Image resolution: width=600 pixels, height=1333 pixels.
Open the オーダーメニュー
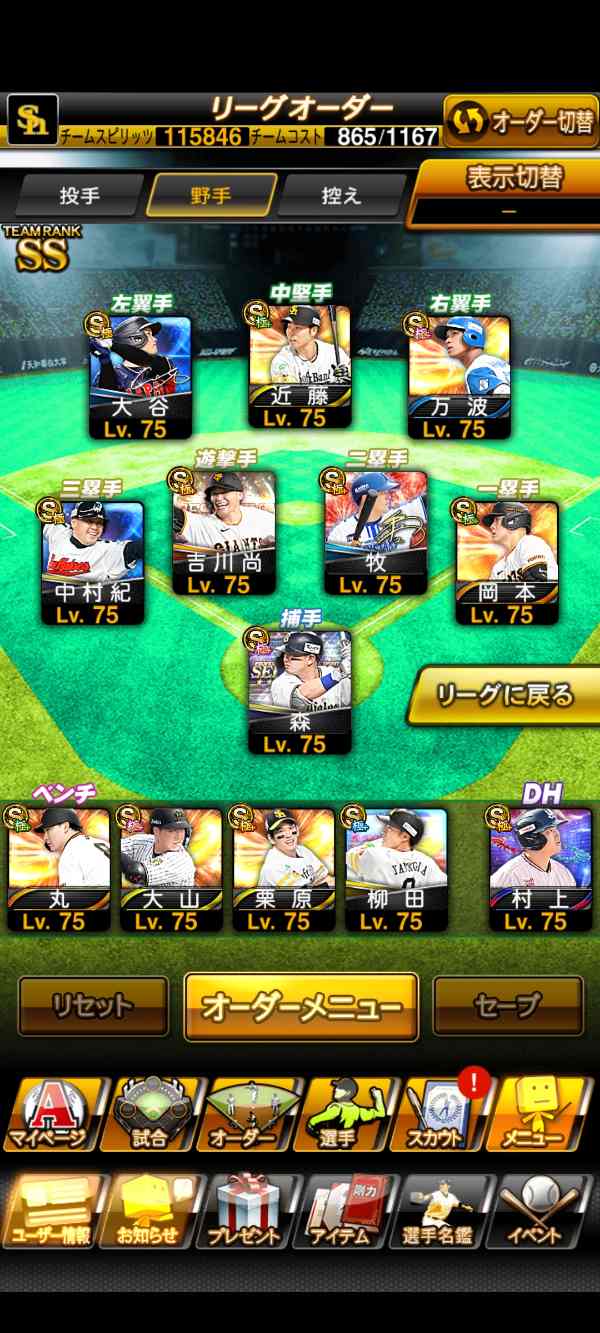click(301, 1006)
